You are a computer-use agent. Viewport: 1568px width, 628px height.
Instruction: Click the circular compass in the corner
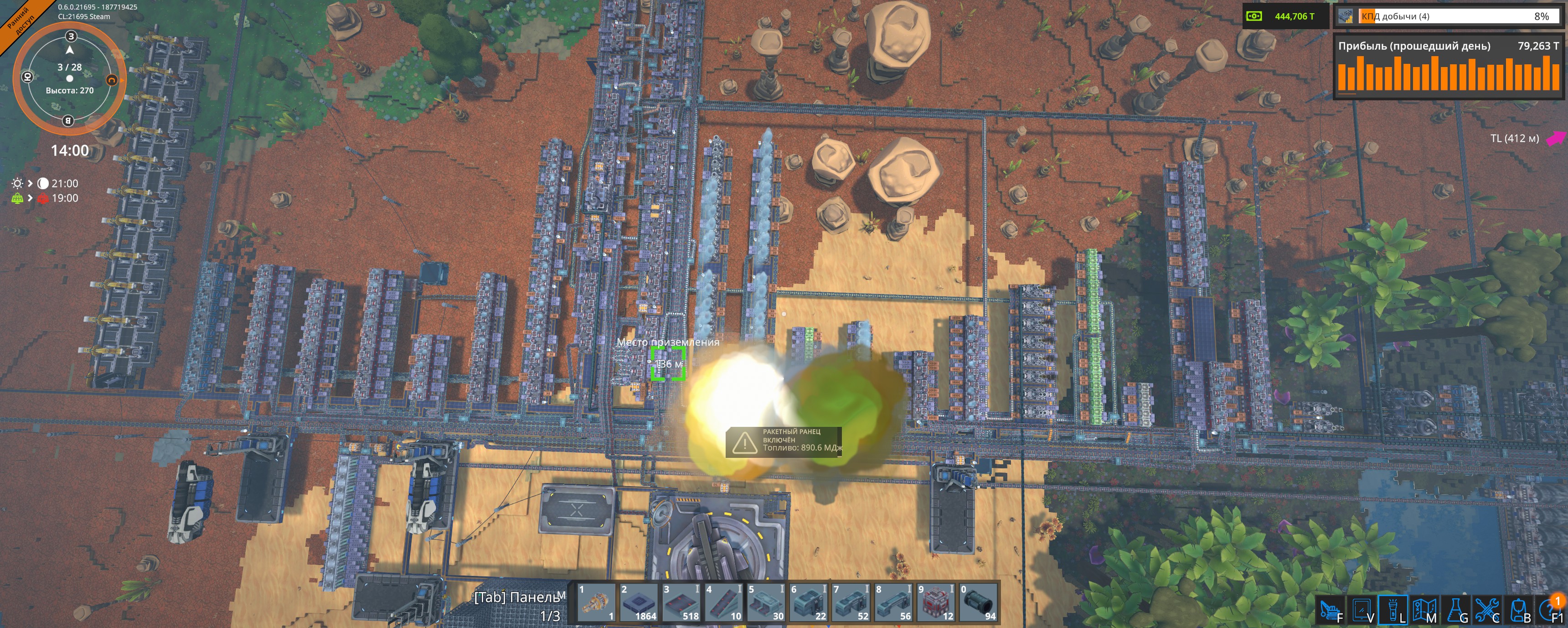click(x=69, y=78)
